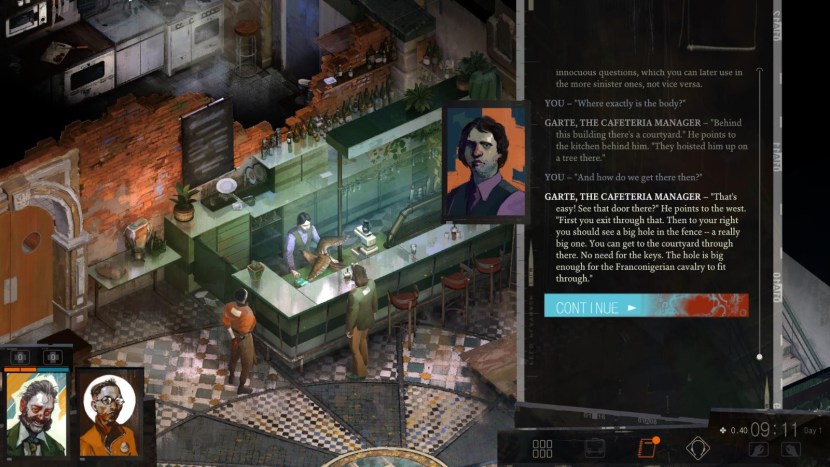
Task: Click the right hand tool slot
Action: coord(790,451)
